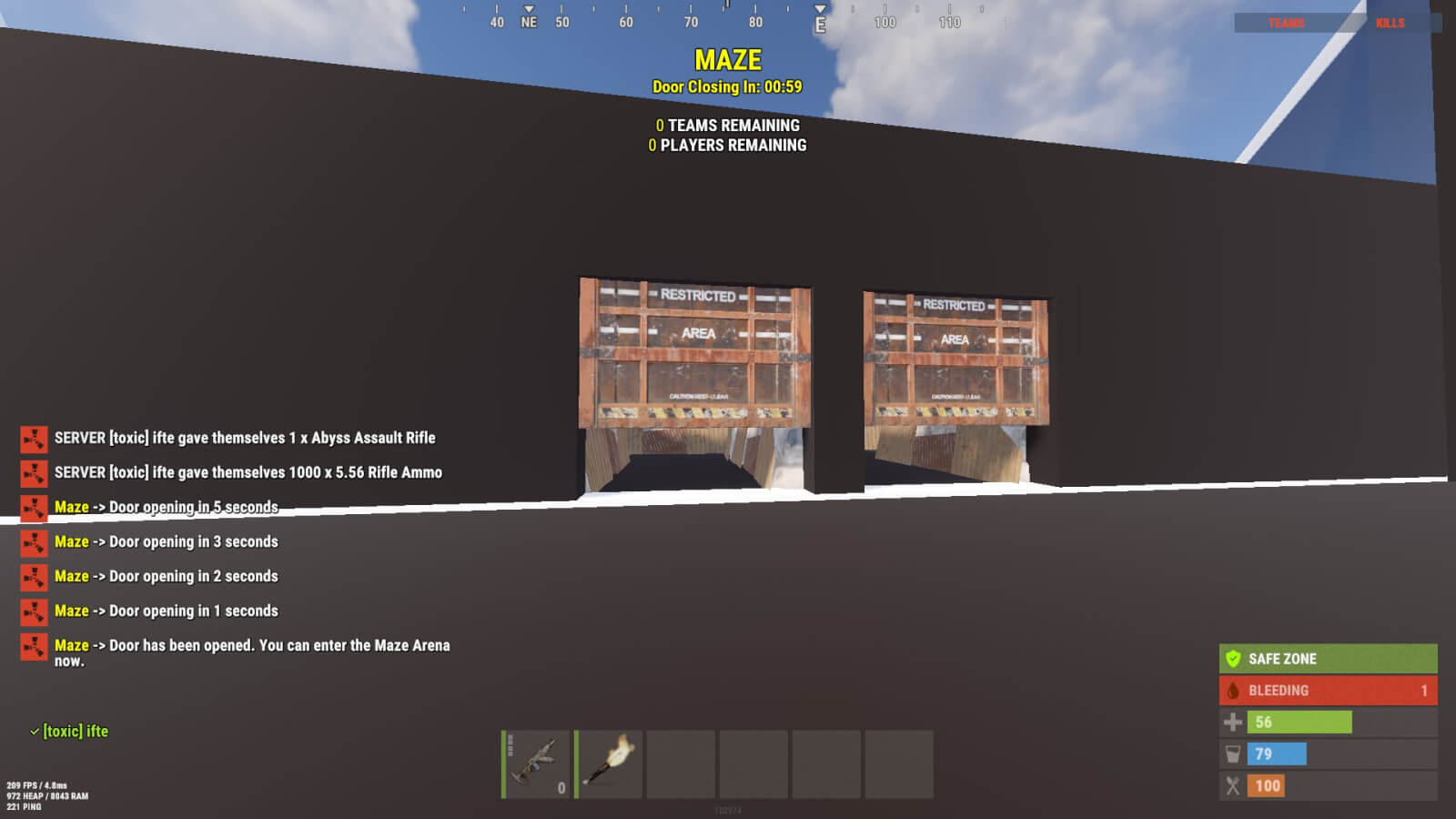Screen dimensions: 1456x819
Task: Expand the 0 TEAMS REMAINING counter
Action: tap(726, 126)
